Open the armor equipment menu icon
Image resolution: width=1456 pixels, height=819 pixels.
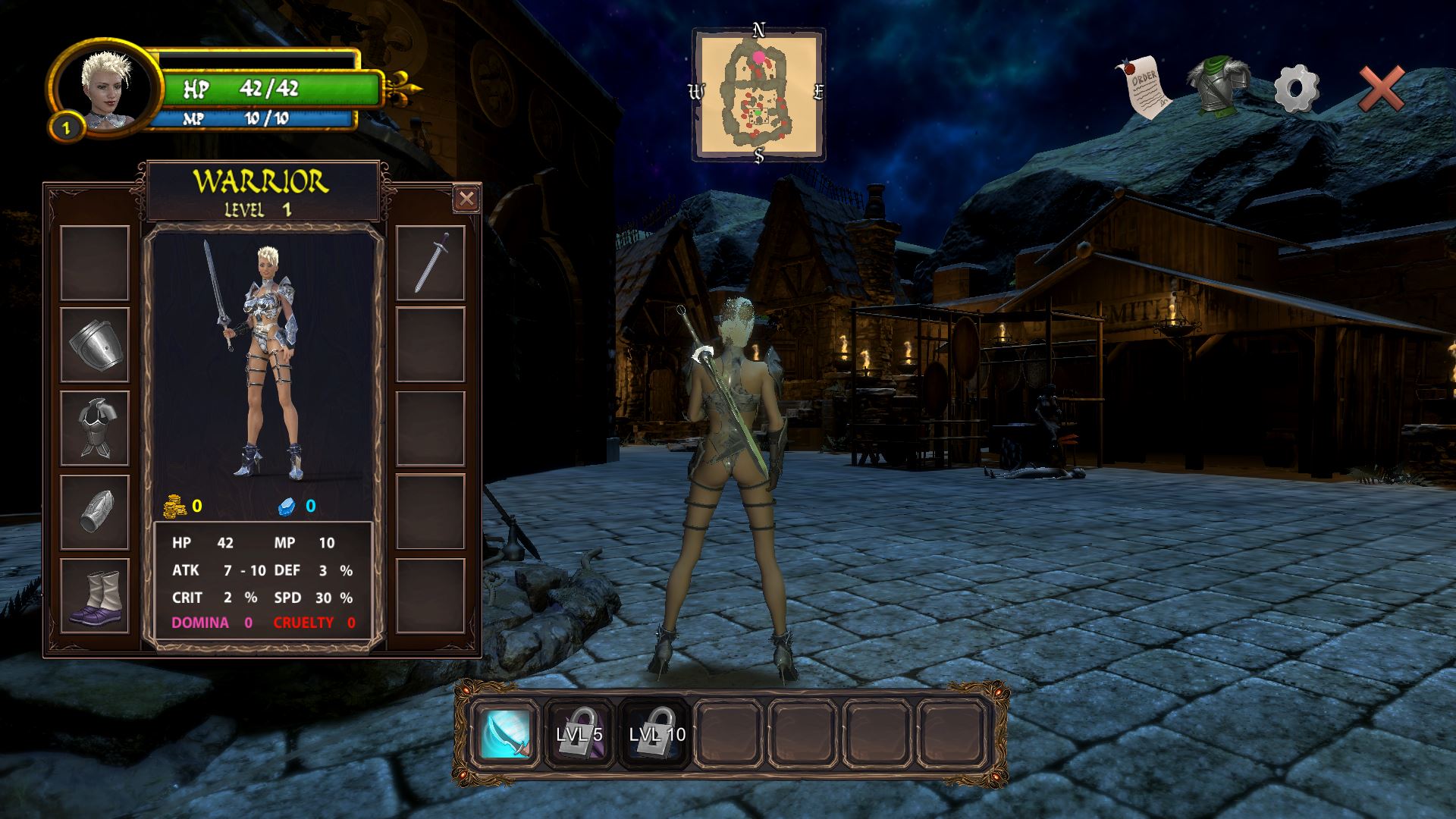point(1218,85)
